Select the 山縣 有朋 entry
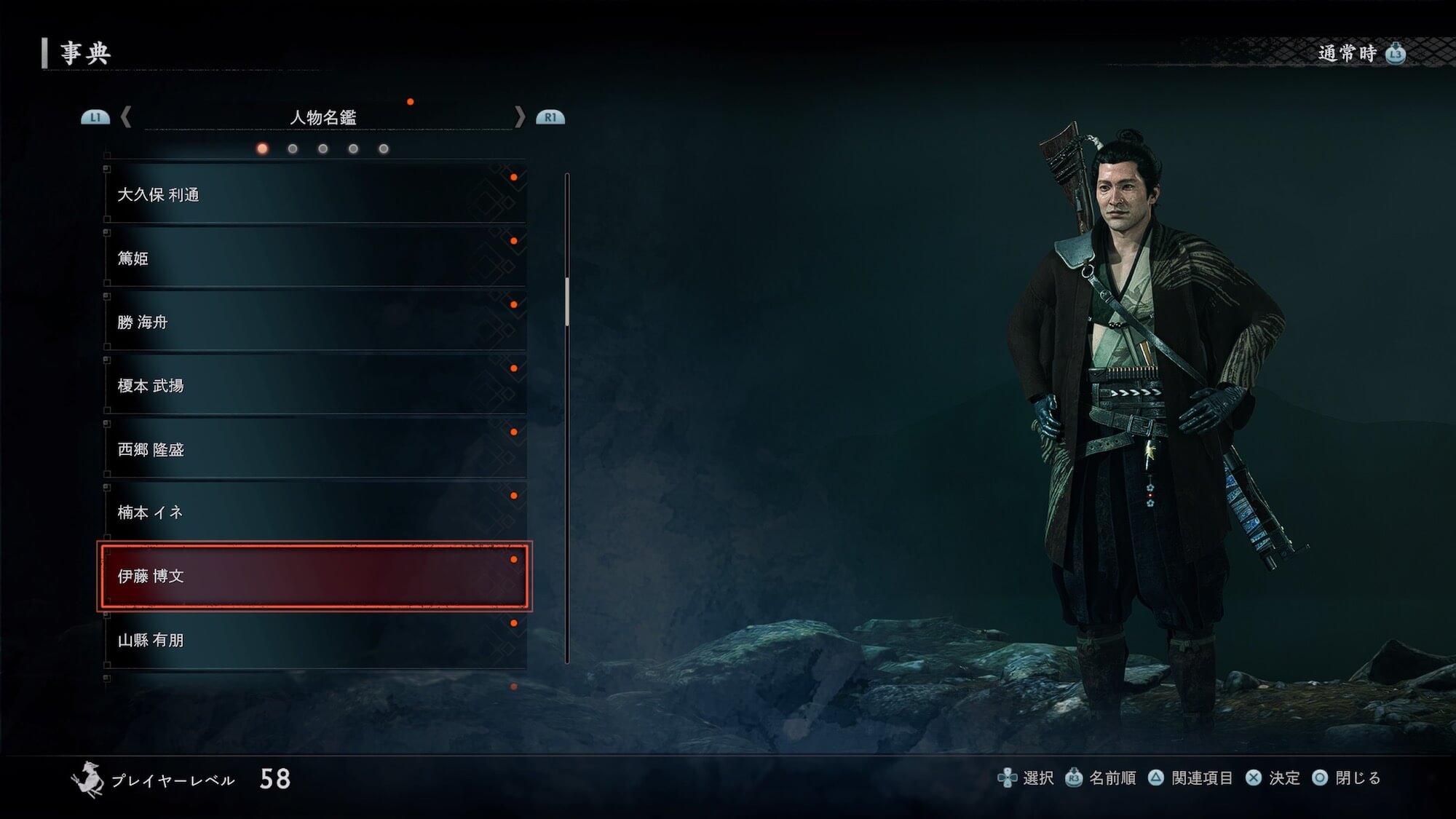Image resolution: width=1456 pixels, height=819 pixels. pos(314,640)
